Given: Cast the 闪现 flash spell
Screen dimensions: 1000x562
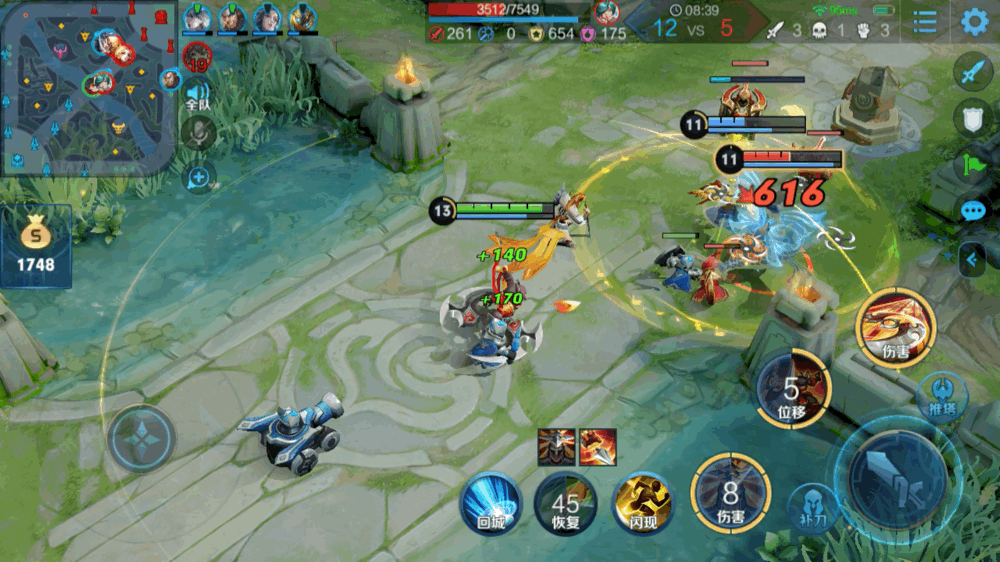Looking at the screenshot, I should (x=641, y=502).
